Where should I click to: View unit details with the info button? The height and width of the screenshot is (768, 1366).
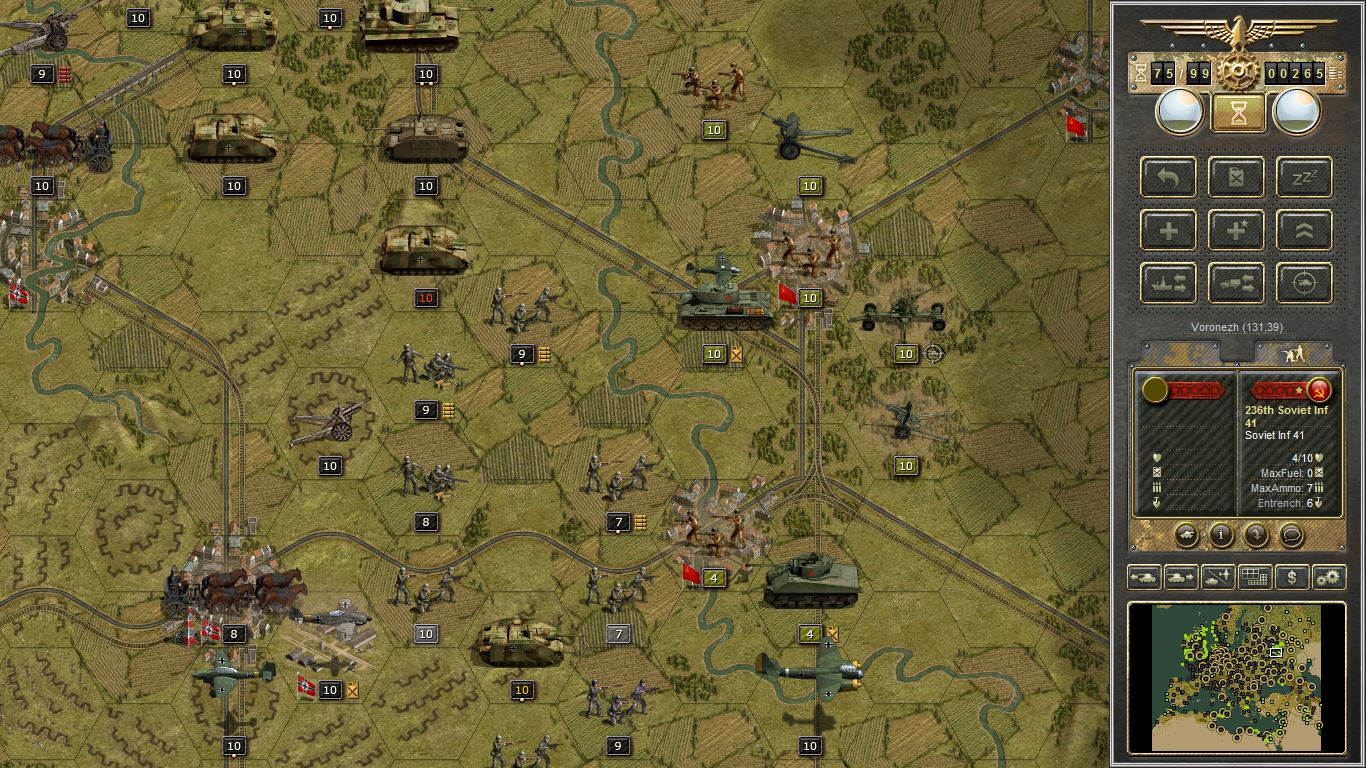(x=1221, y=536)
